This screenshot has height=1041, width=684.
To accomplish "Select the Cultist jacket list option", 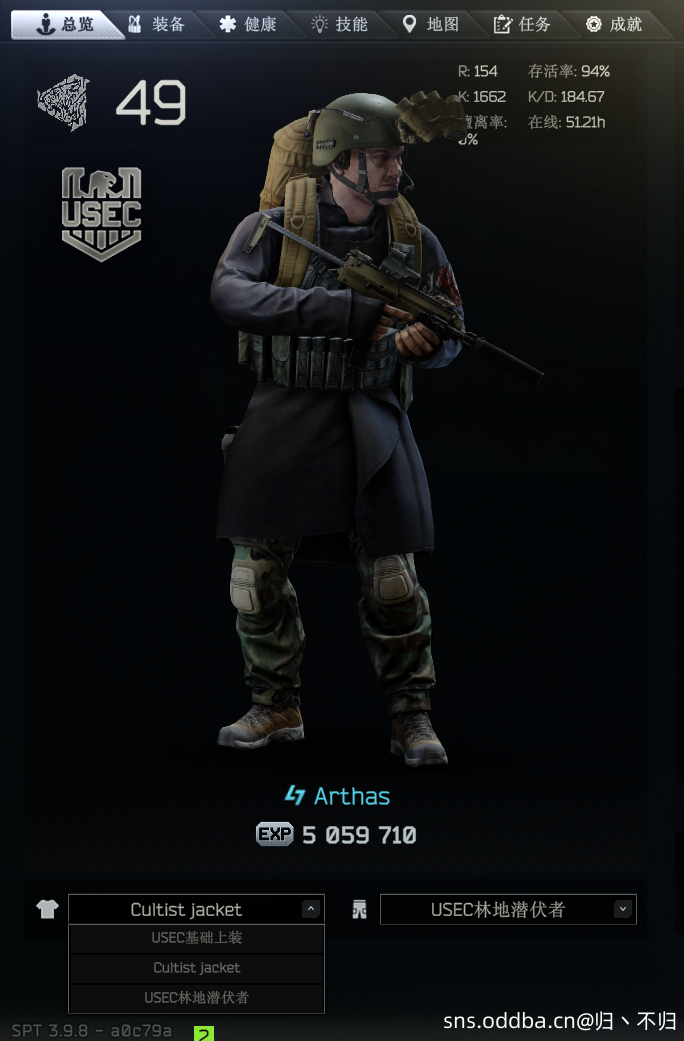I will [x=196, y=968].
